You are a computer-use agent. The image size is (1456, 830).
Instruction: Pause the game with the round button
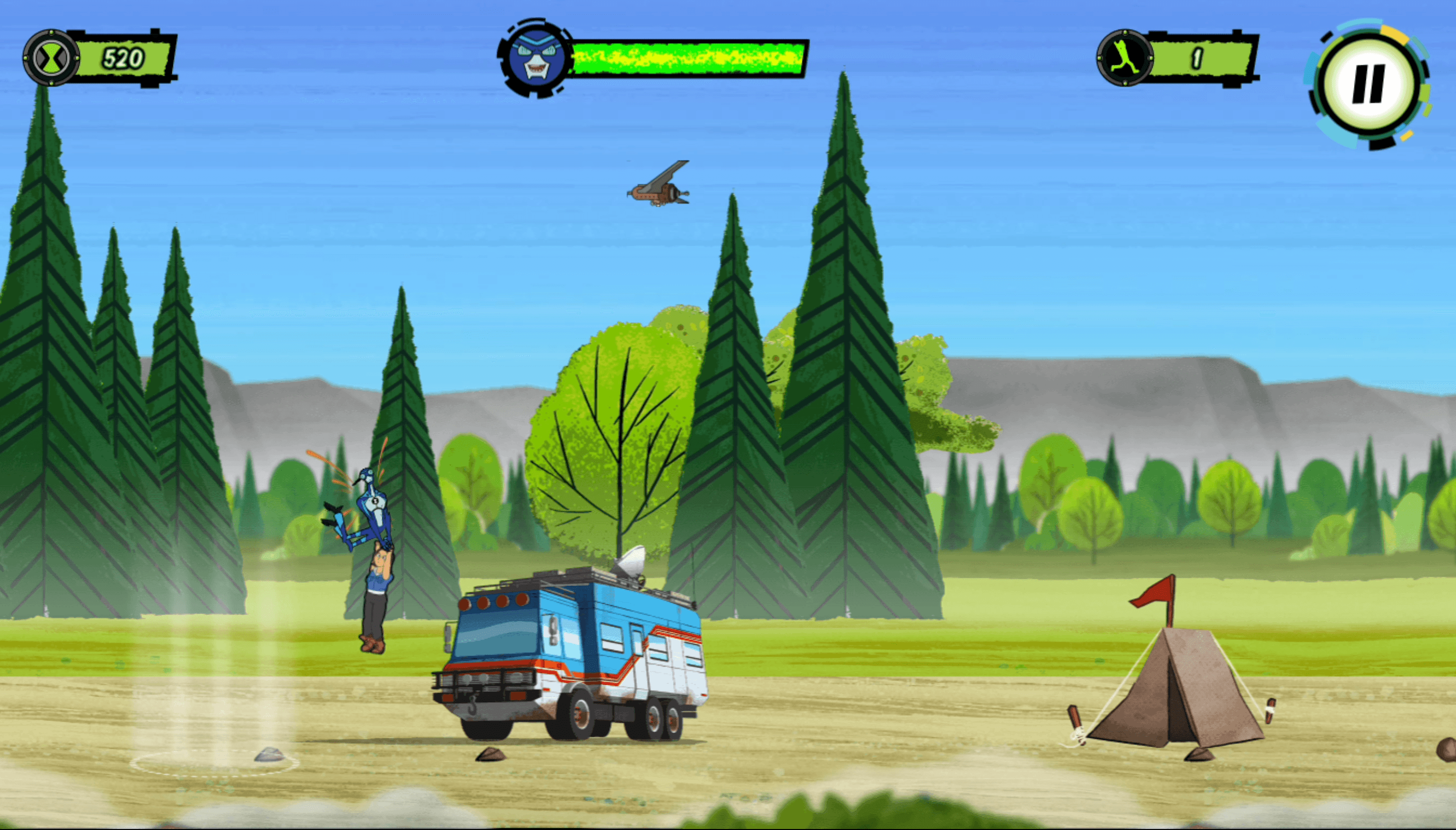pos(1368,85)
